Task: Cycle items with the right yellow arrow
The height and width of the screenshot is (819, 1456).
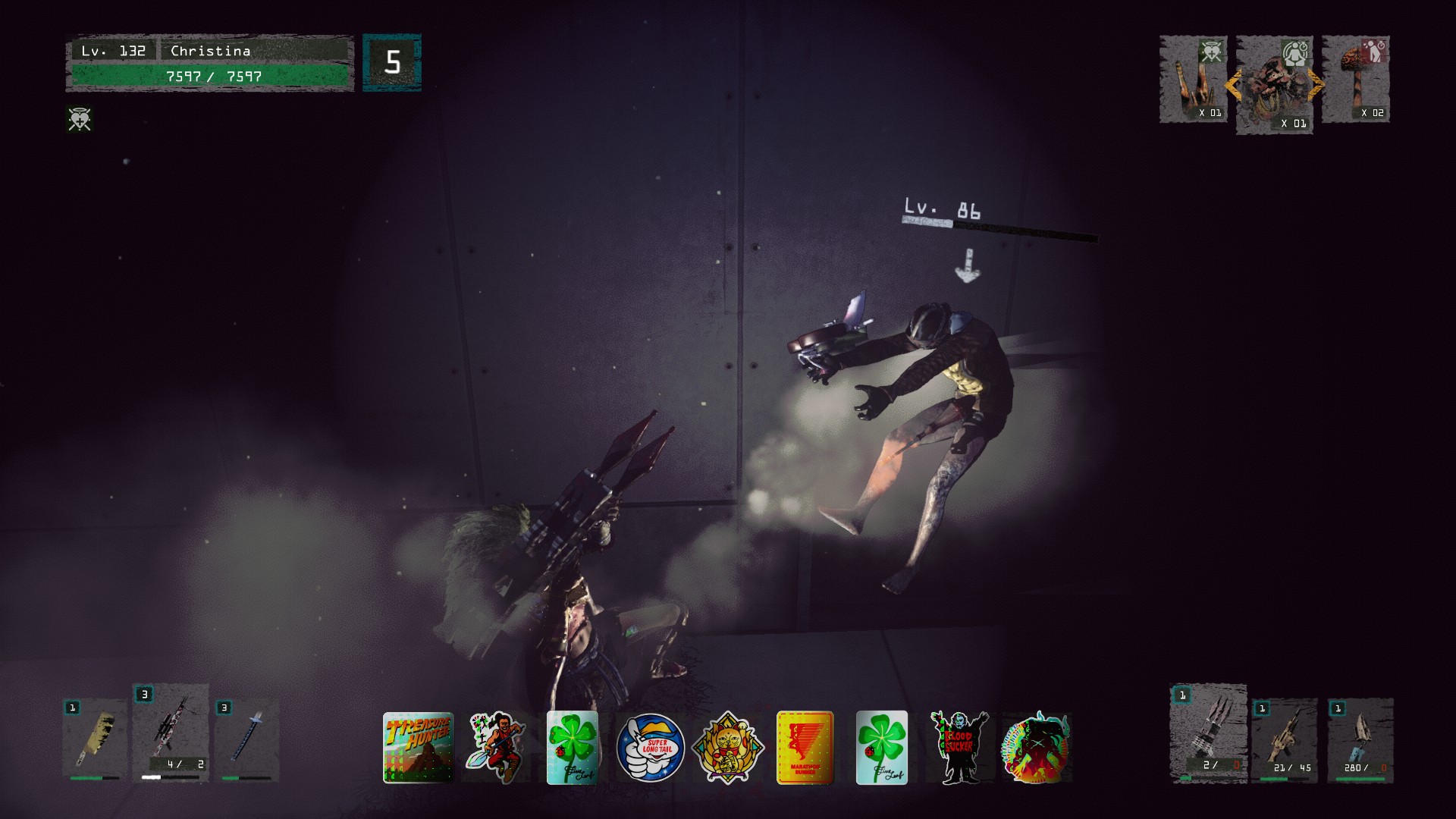Action: [1316, 85]
